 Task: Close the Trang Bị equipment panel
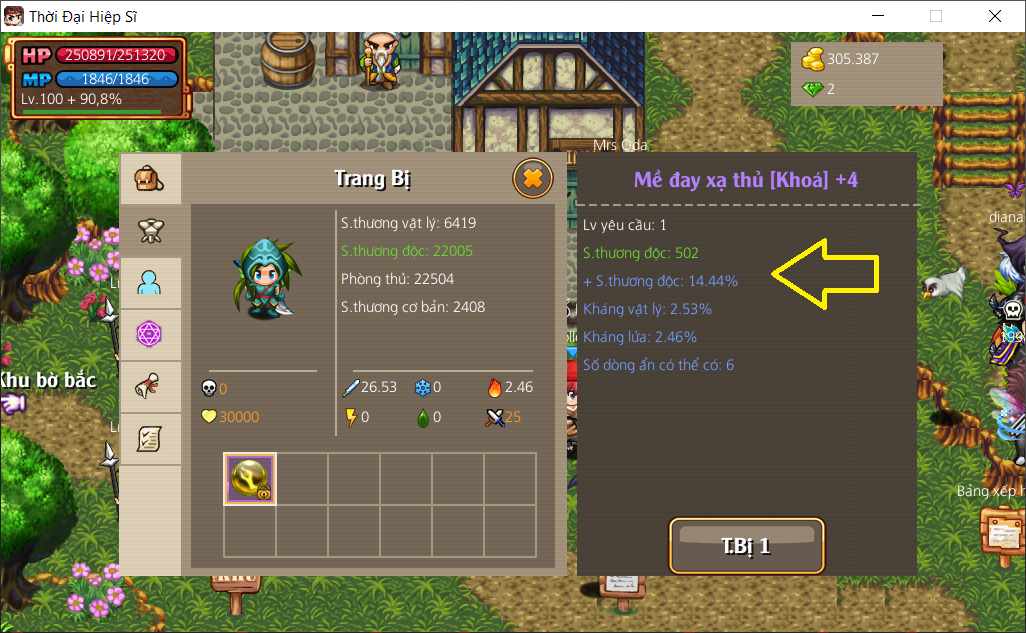tap(533, 179)
